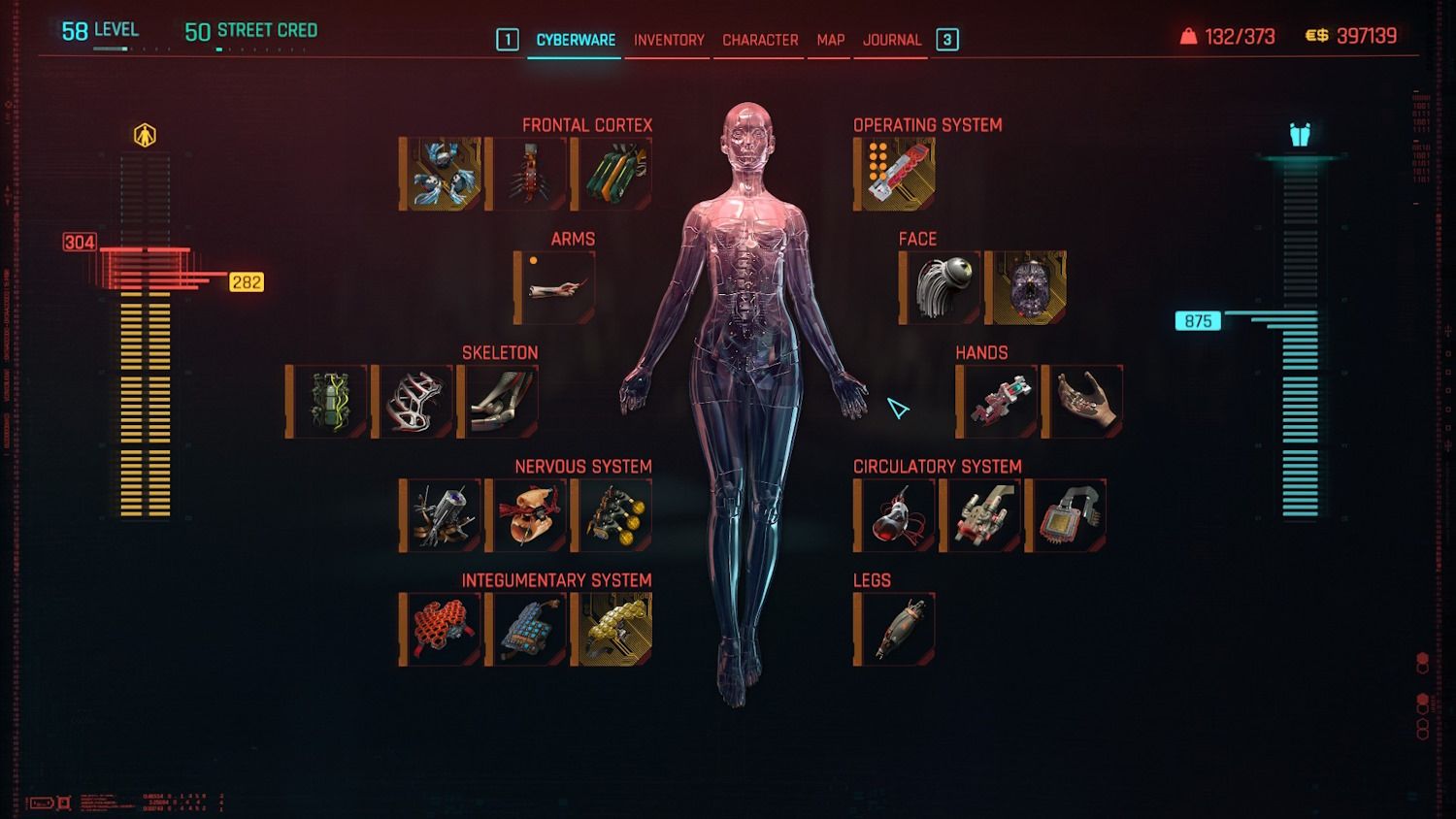The width and height of the screenshot is (1456, 819).
Task: Choose the green canister Skeleton implant
Action: [327, 402]
